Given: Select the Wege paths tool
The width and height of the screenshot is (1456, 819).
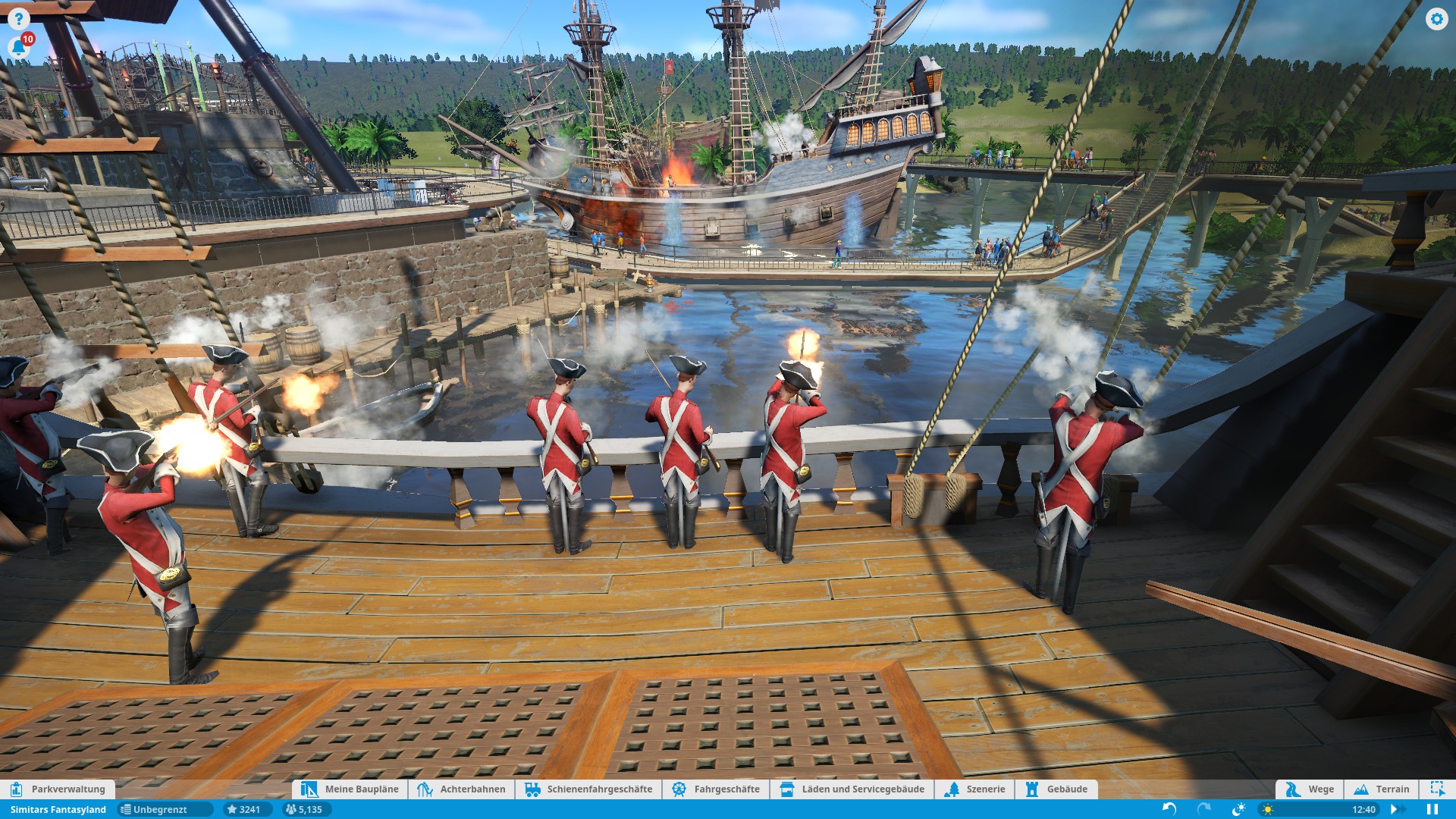Looking at the screenshot, I should (x=1310, y=789).
